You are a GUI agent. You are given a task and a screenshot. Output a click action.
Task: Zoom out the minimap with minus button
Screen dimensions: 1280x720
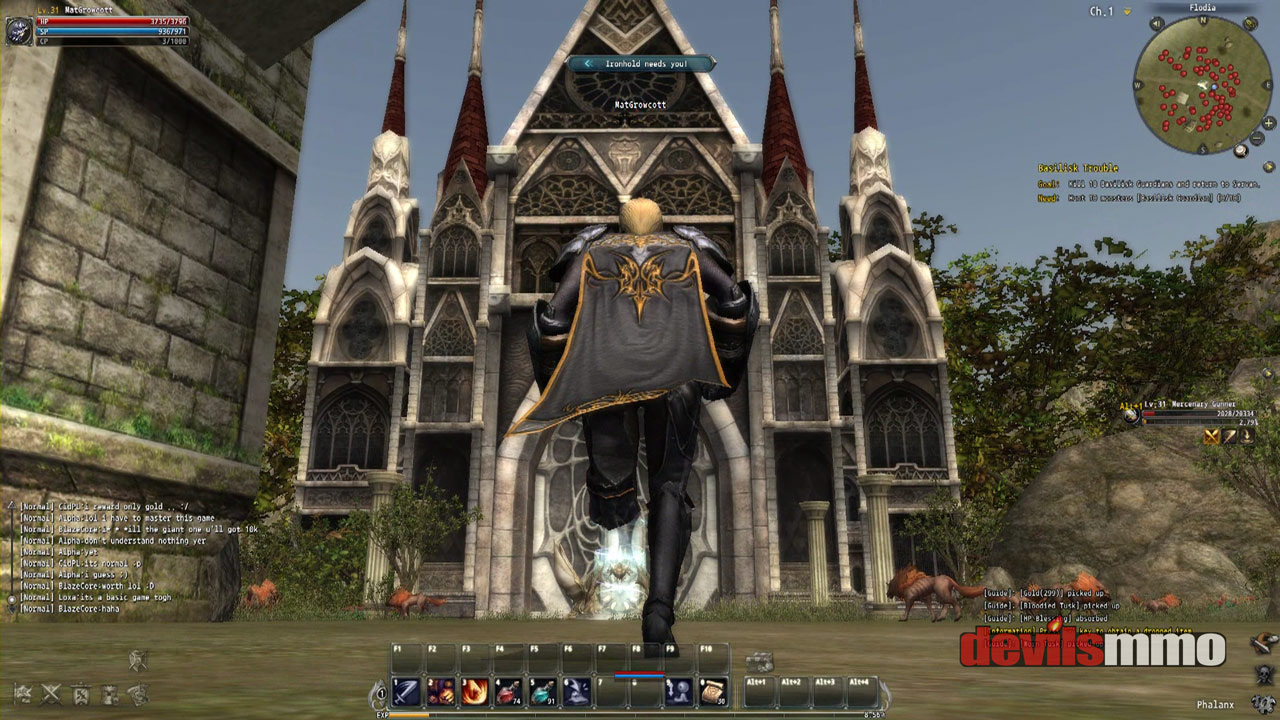click(x=1257, y=137)
